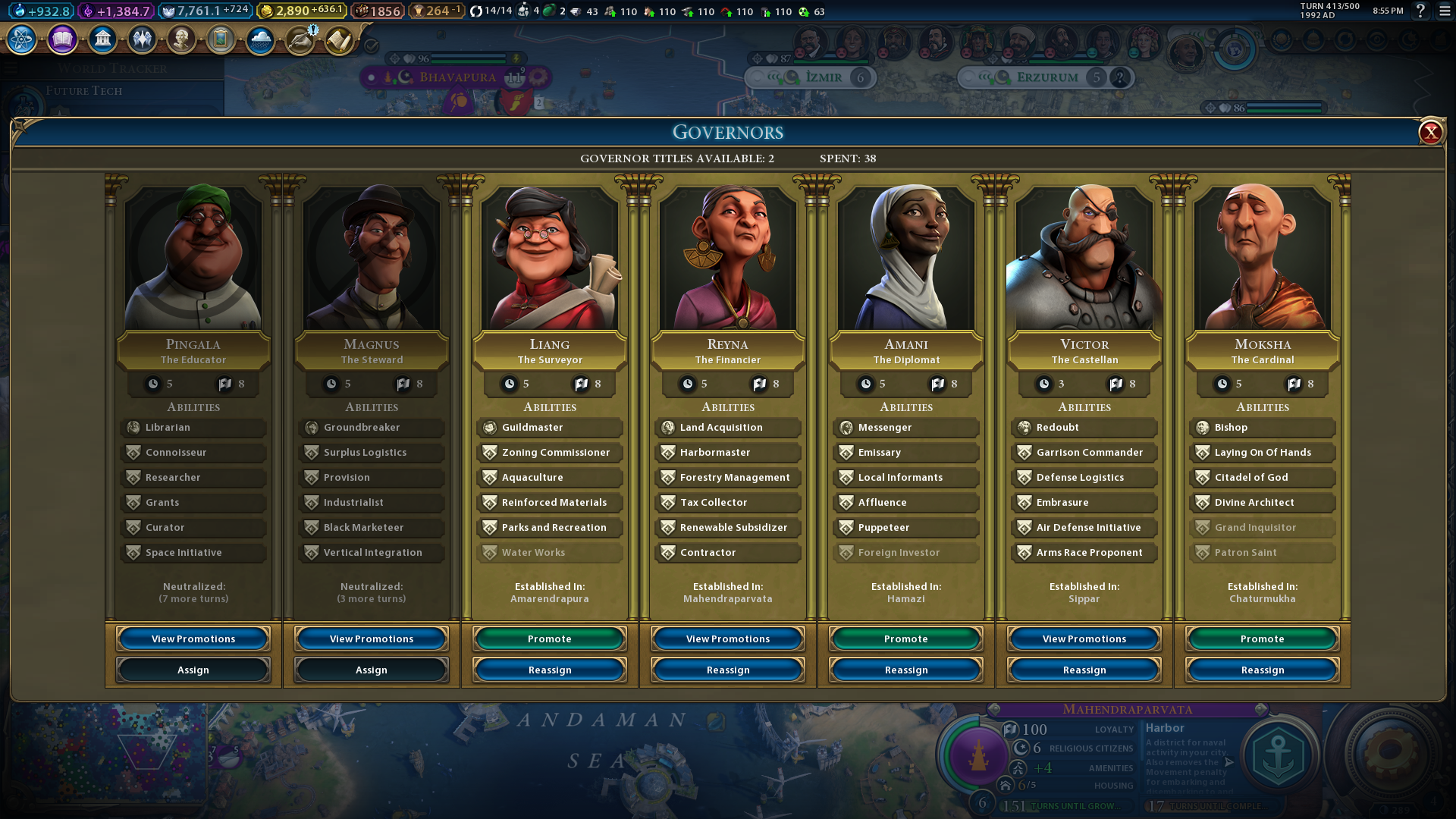Reassign Liang to another city
This screenshot has width=1456, height=819.
pos(549,670)
